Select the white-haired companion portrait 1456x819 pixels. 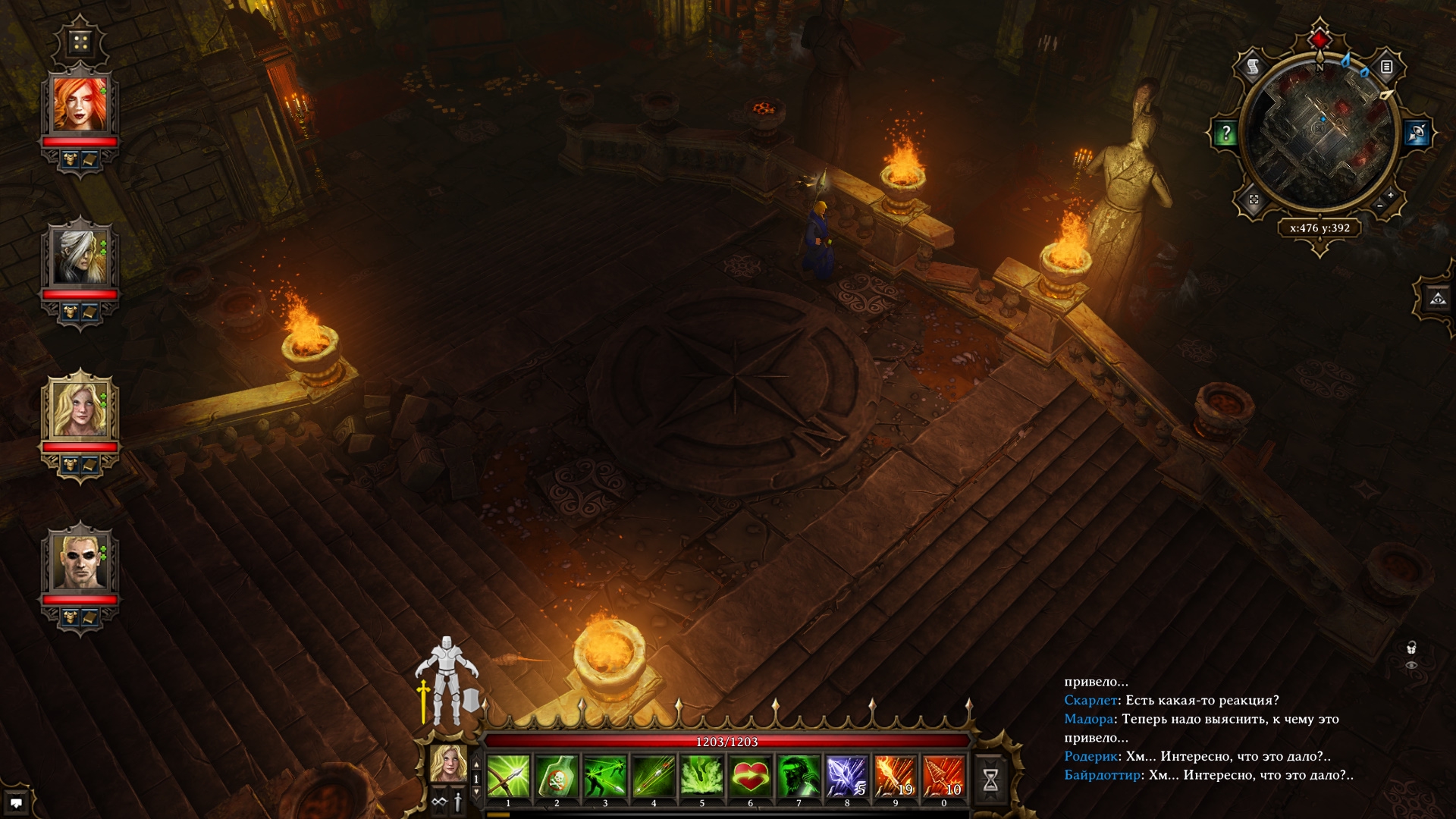(x=80, y=257)
